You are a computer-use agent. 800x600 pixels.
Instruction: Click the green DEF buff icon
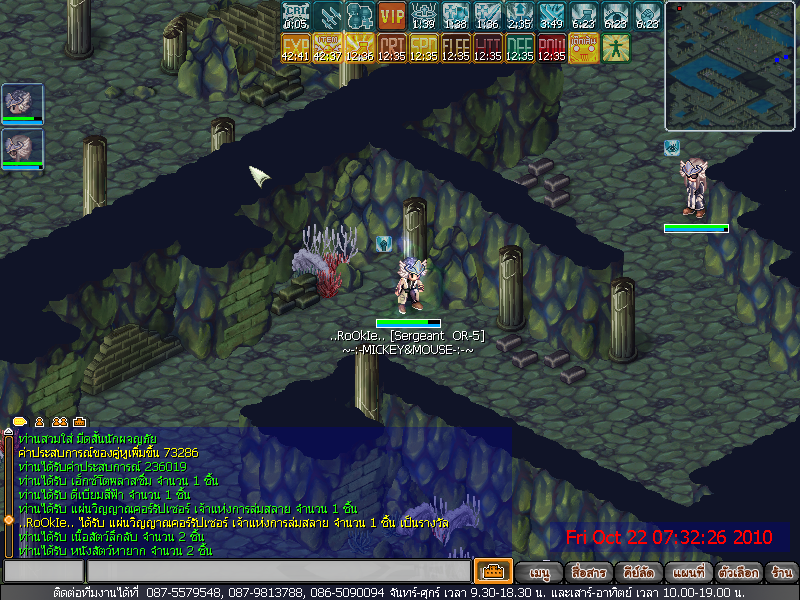click(519, 47)
